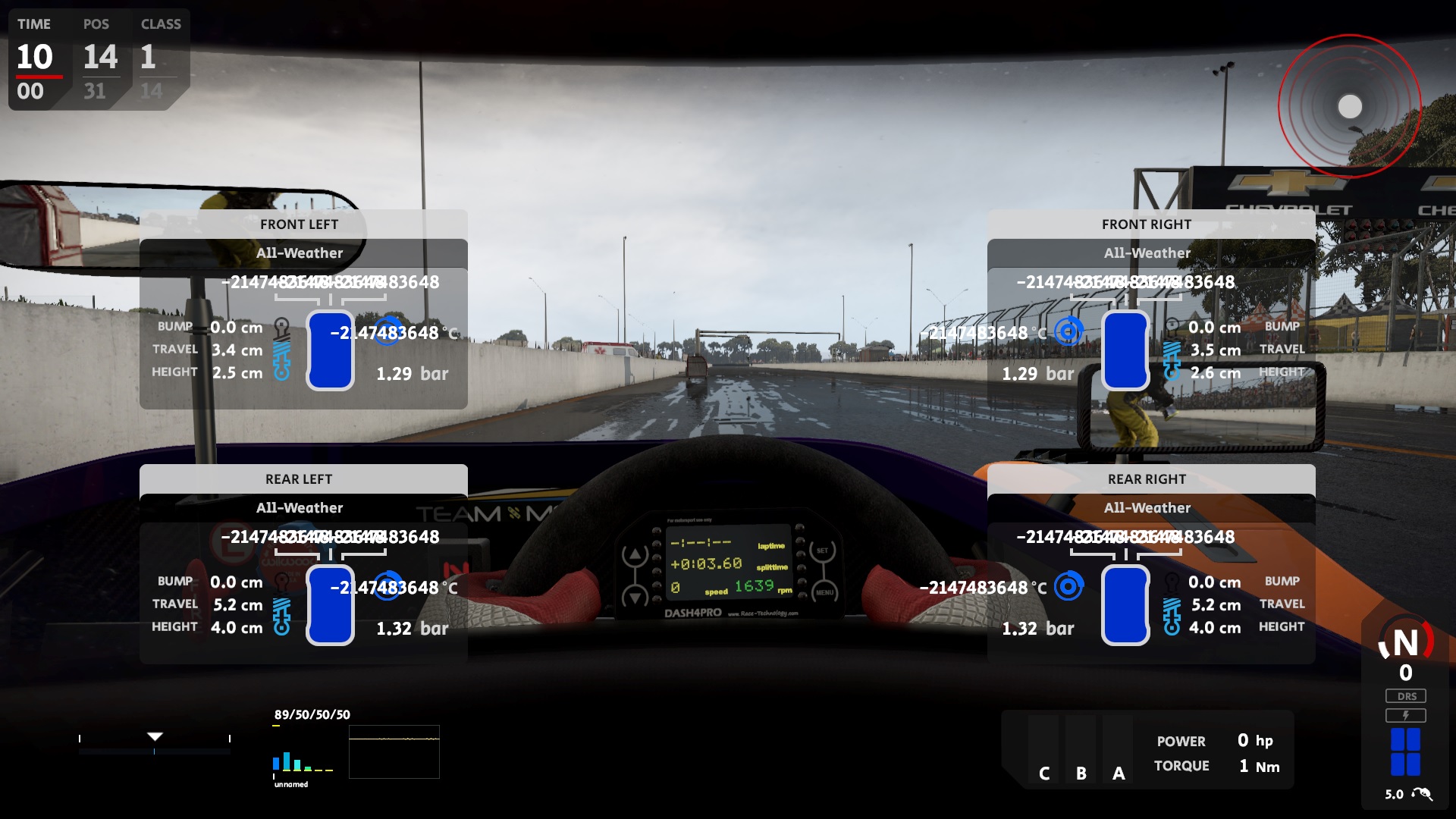Viewport: 1456px width, 819px height.
Task: Click the circular proximity radar
Action: (1349, 106)
